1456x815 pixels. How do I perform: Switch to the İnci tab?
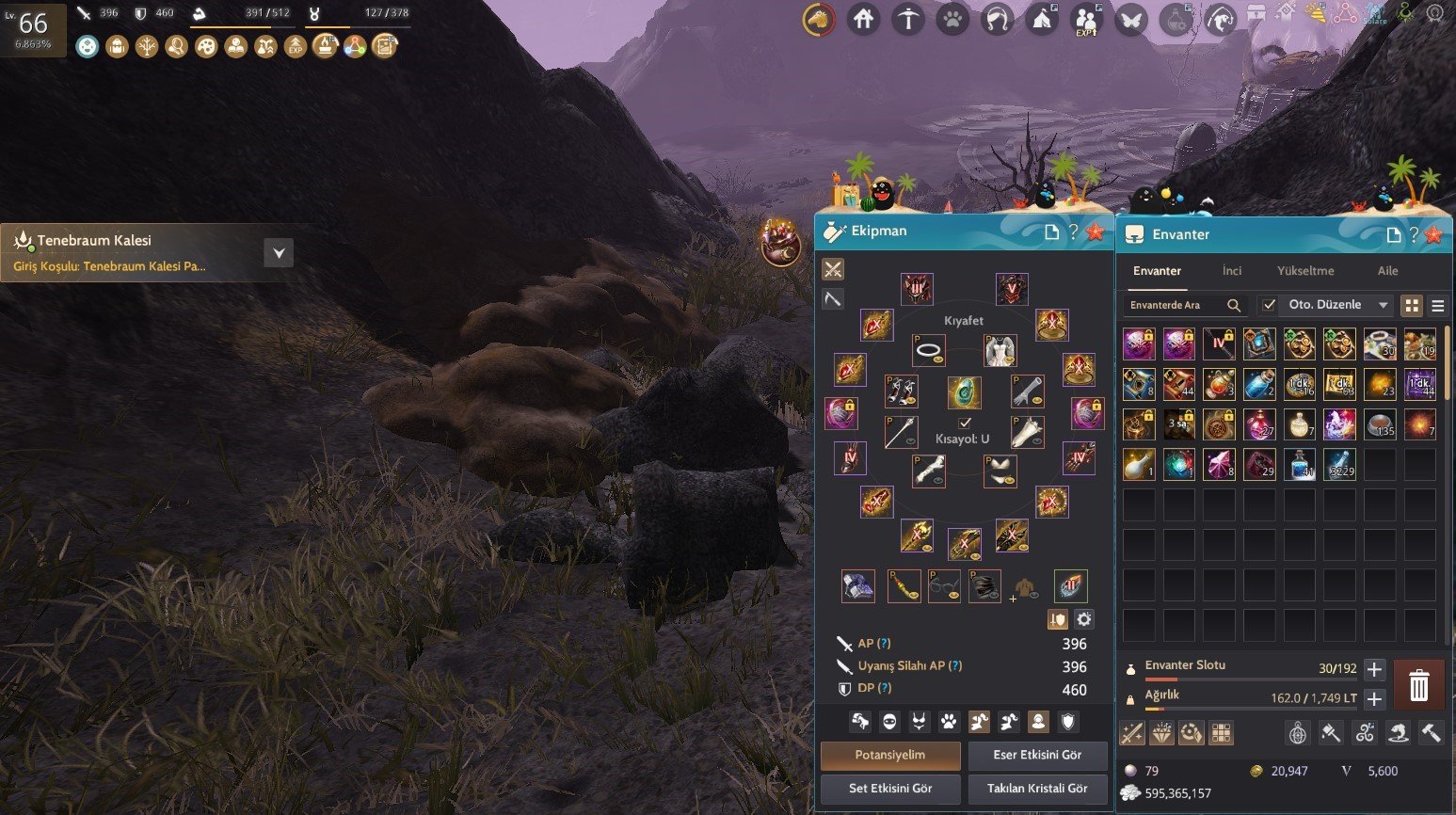tap(1231, 271)
